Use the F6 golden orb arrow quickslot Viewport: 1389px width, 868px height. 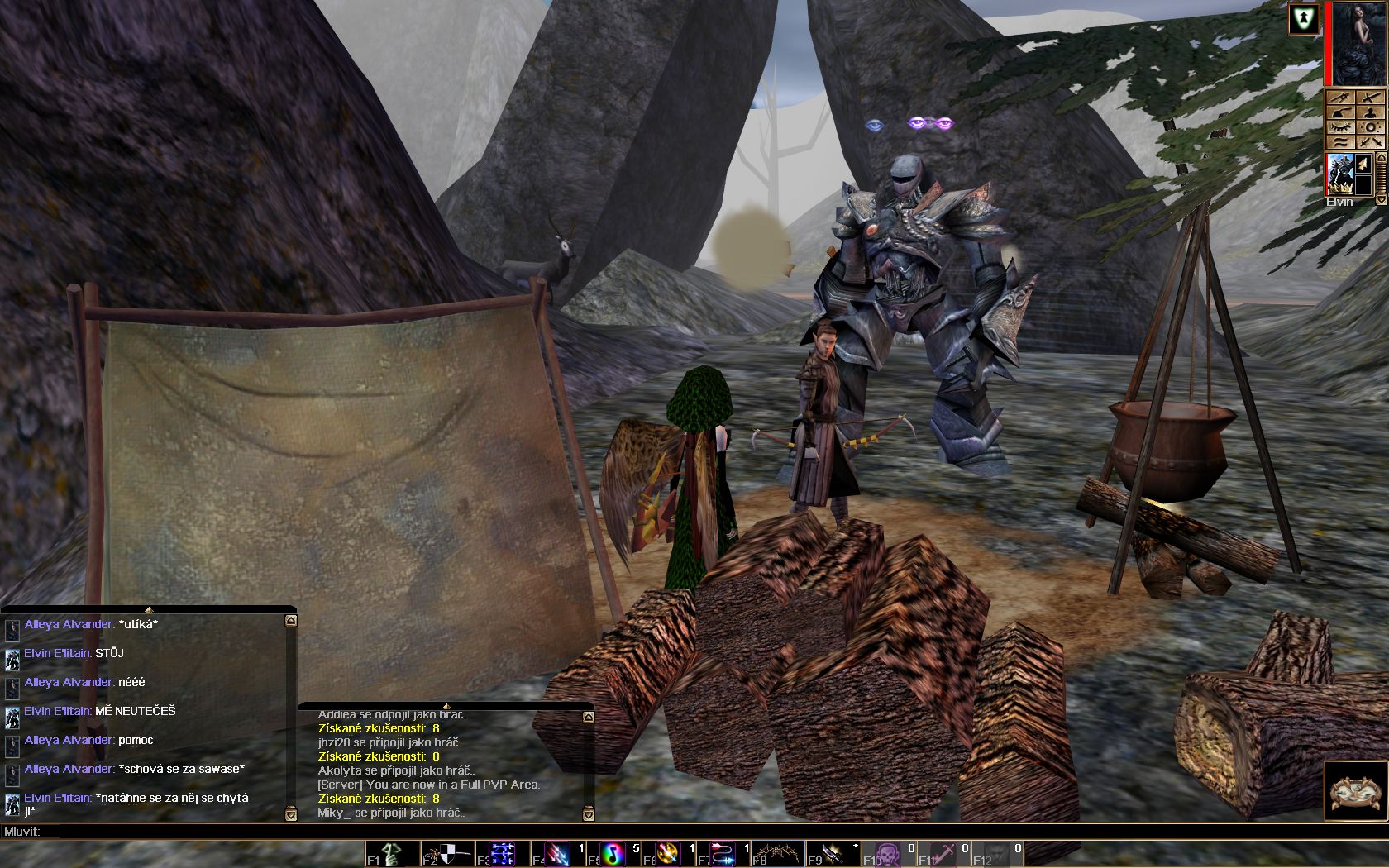point(667,854)
